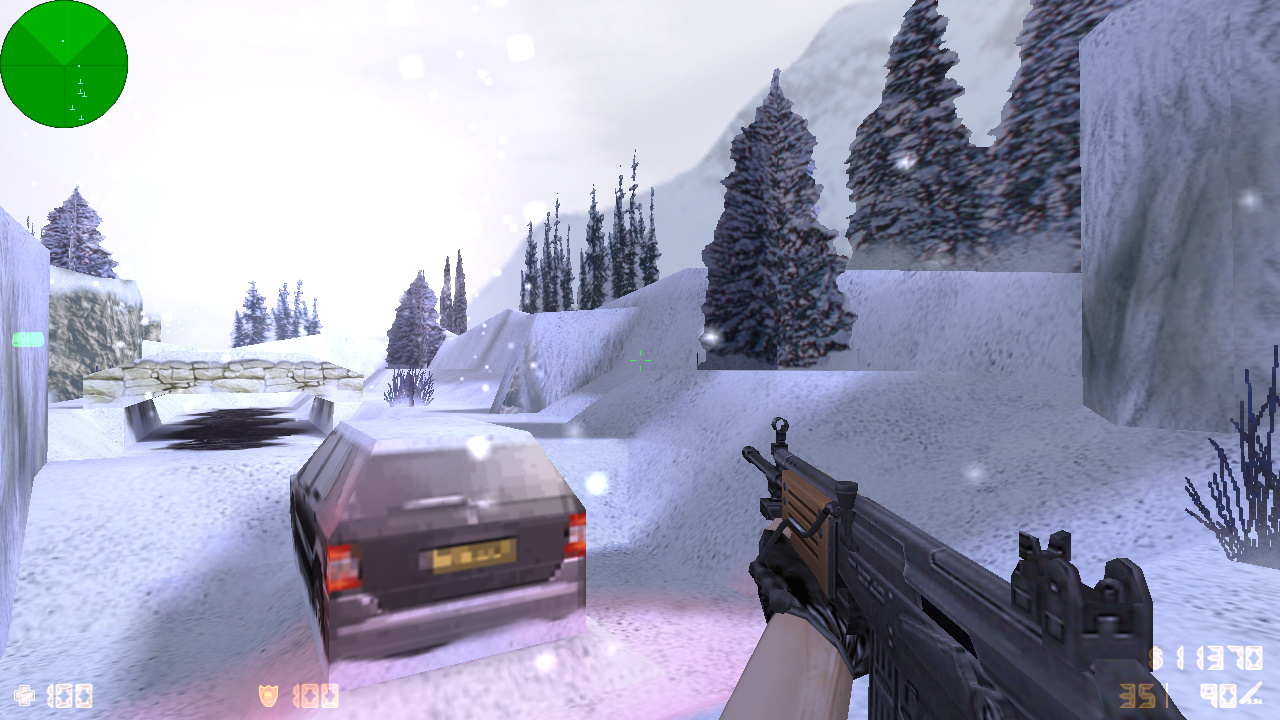The width and height of the screenshot is (1280, 720).
Task: Click the health value 100
Action: [68, 695]
